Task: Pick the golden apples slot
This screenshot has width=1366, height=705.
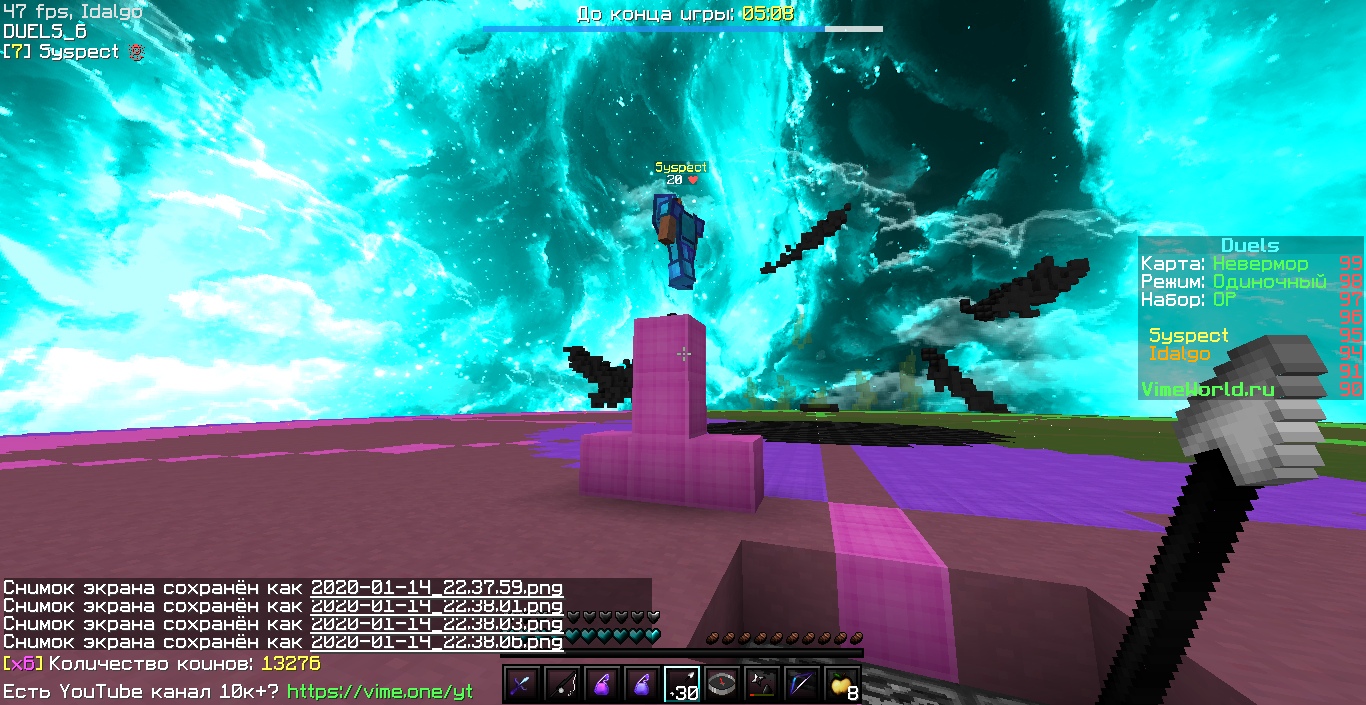Action: tap(842, 685)
